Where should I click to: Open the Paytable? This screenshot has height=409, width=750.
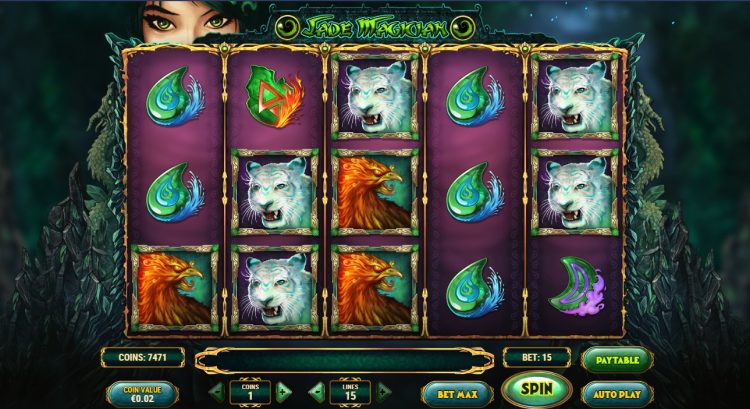[616, 358]
